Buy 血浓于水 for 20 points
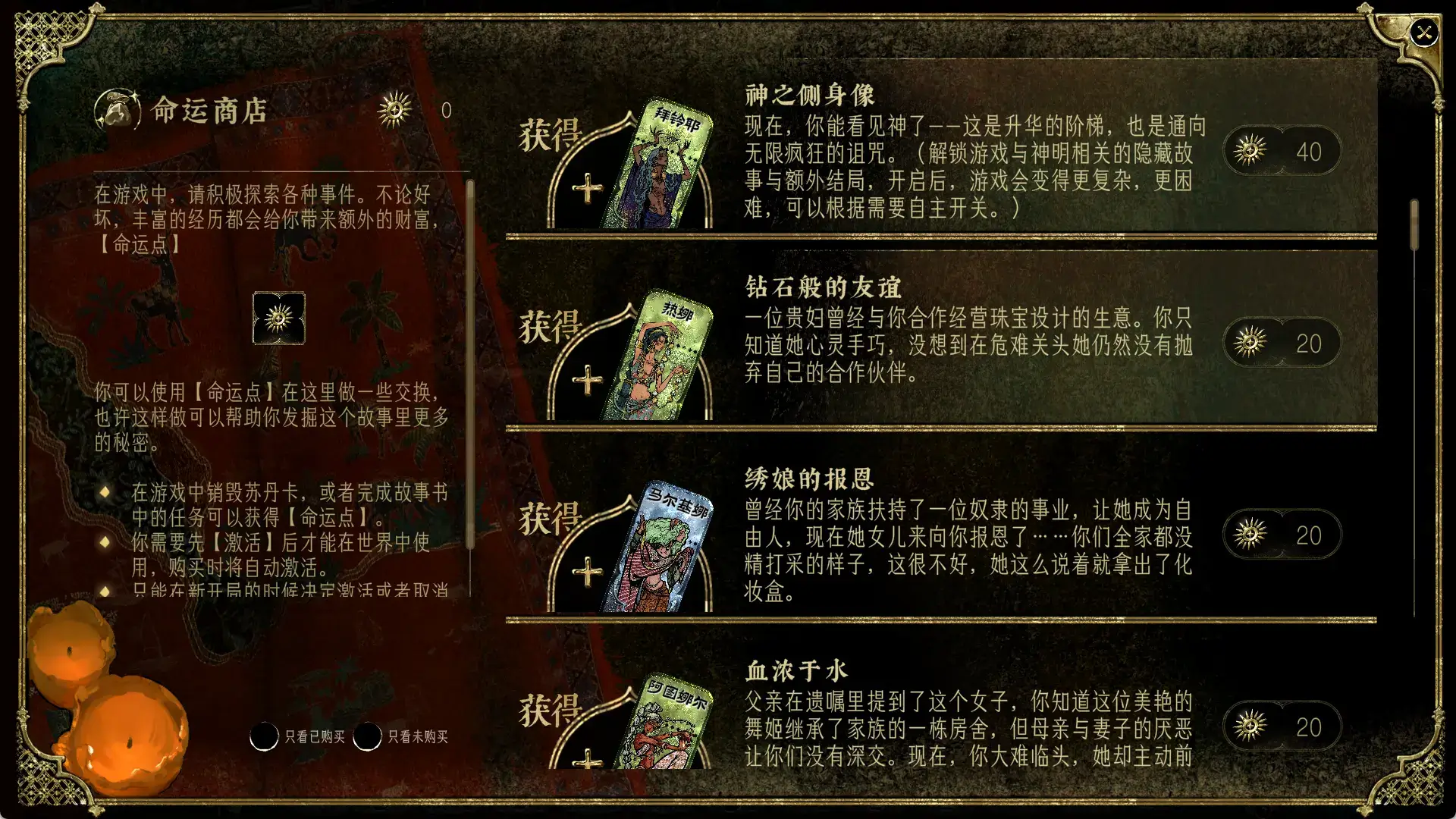Viewport: 1456px width, 819px height. pyautogui.click(x=1282, y=726)
